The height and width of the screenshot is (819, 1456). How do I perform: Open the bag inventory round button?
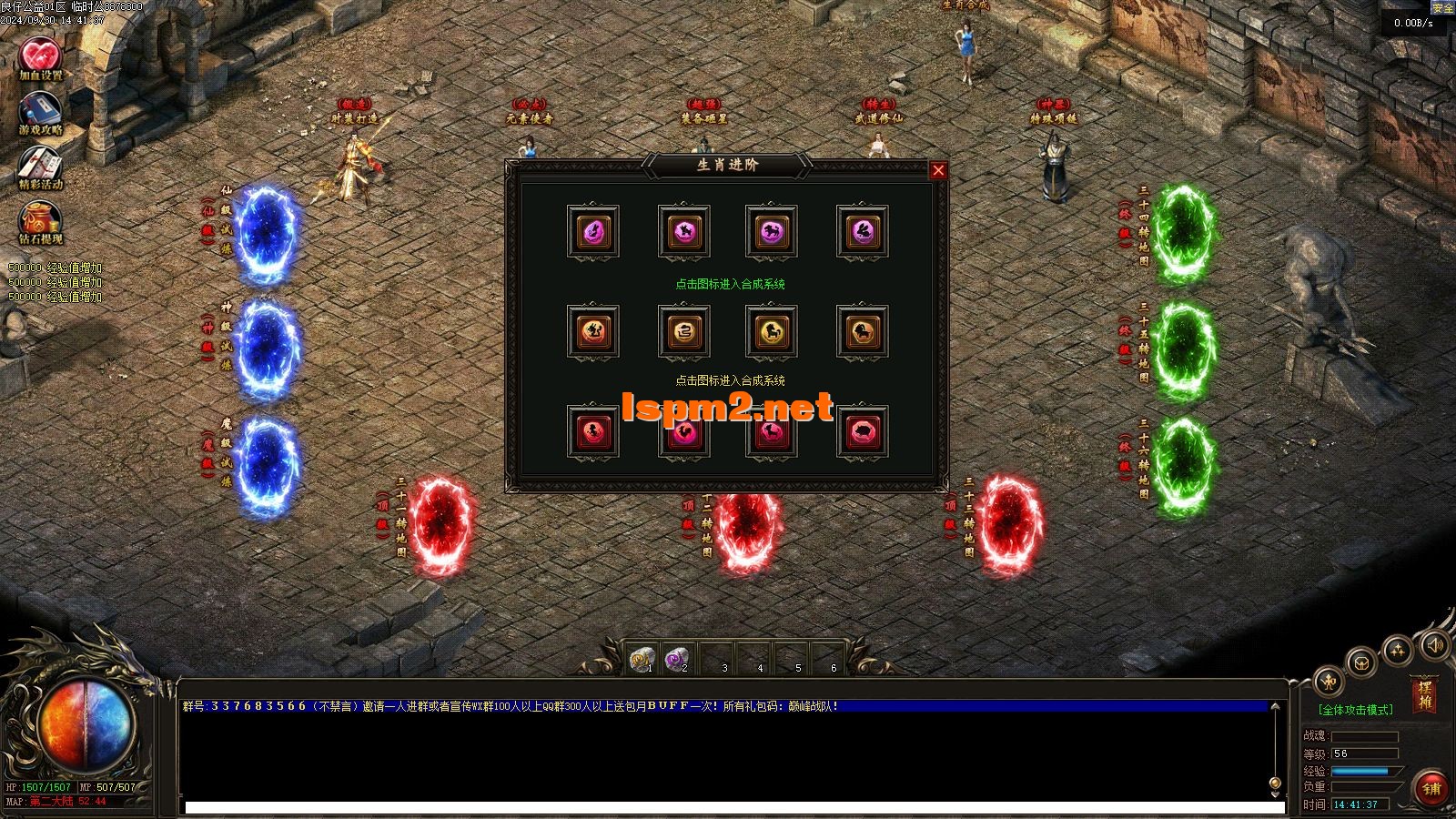[x=1360, y=662]
